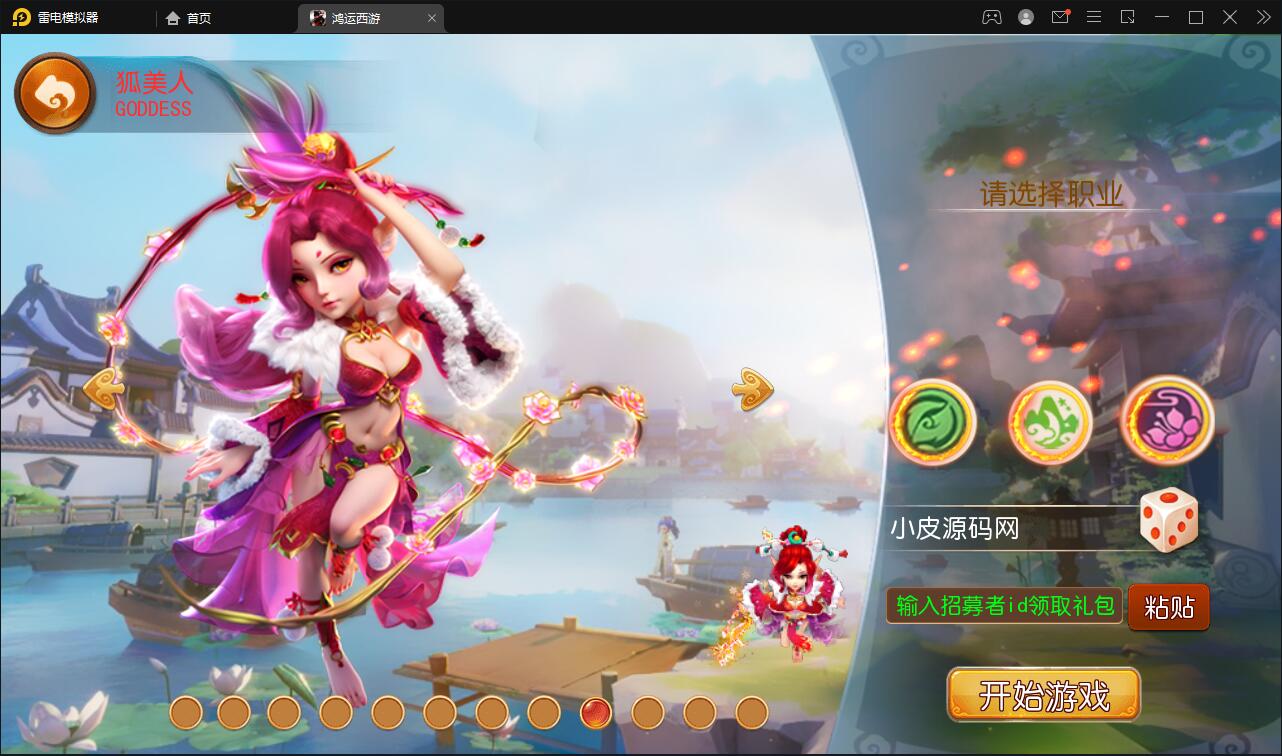Select the yellow class emblem icon

click(1049, 422)
